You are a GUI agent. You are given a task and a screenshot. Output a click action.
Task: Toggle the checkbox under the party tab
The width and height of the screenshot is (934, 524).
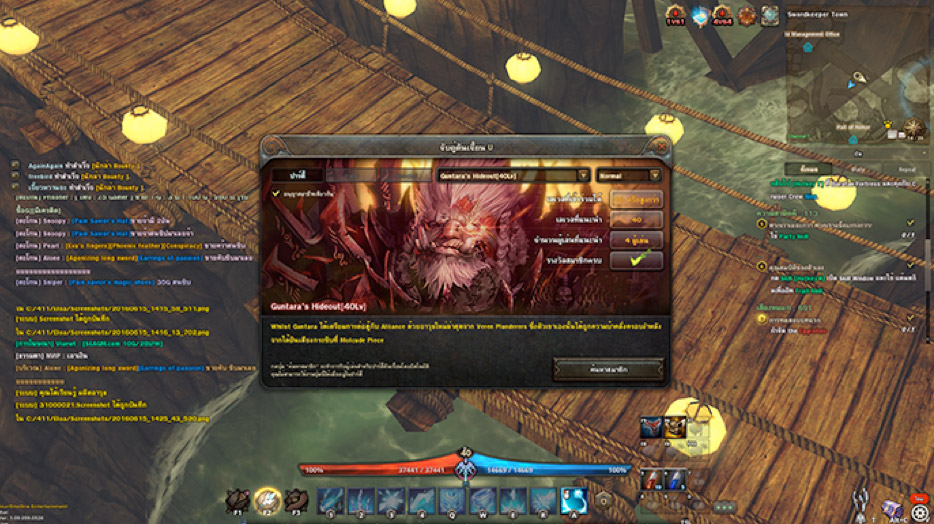click(277, 194)
